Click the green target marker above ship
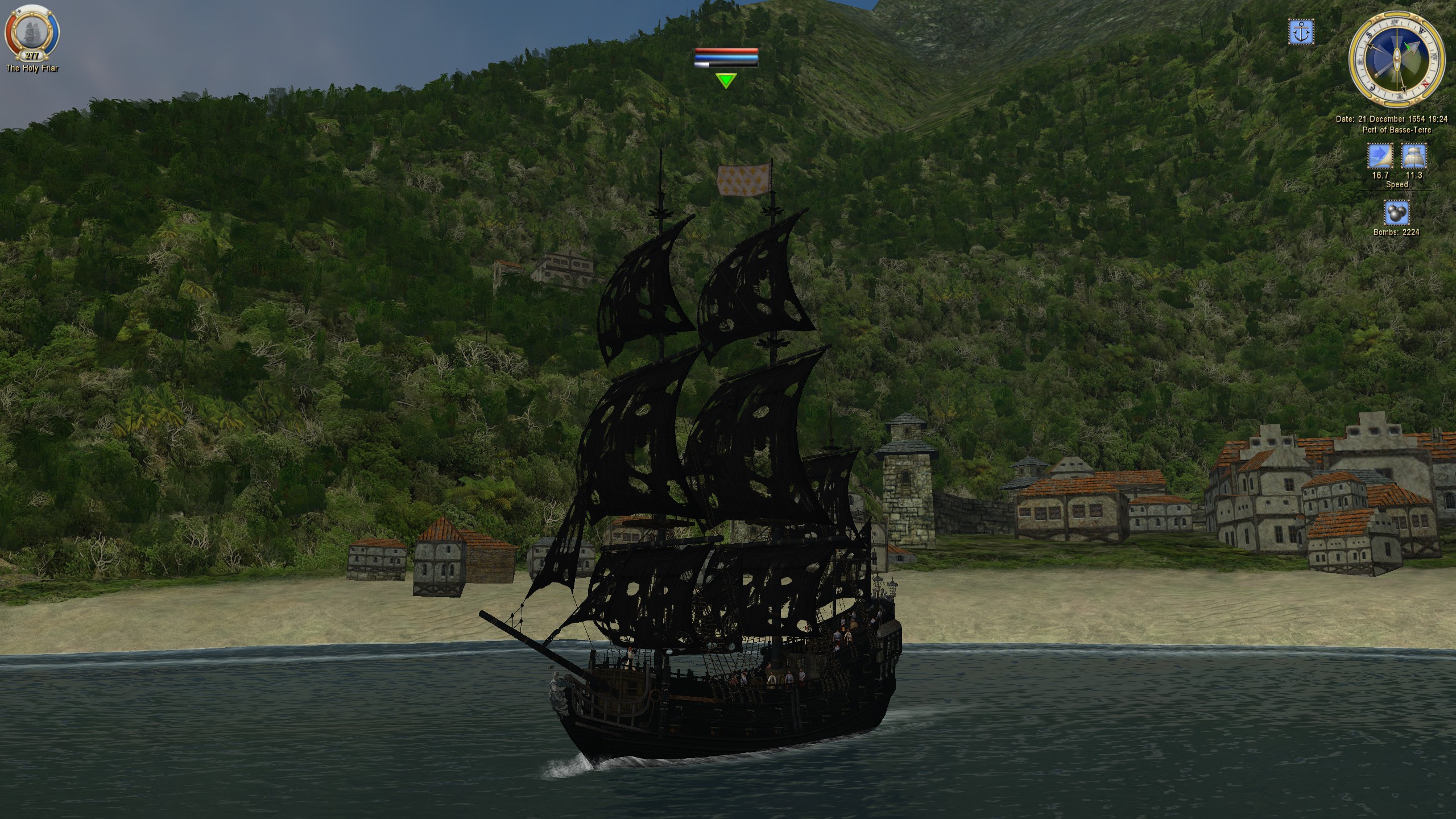The image size is (1456, 819). point(726,81)
